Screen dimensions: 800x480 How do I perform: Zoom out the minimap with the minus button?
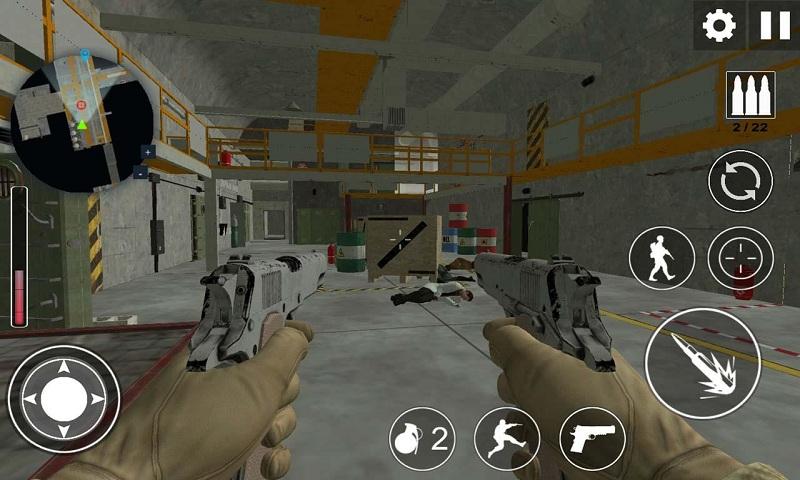[140, 172]
